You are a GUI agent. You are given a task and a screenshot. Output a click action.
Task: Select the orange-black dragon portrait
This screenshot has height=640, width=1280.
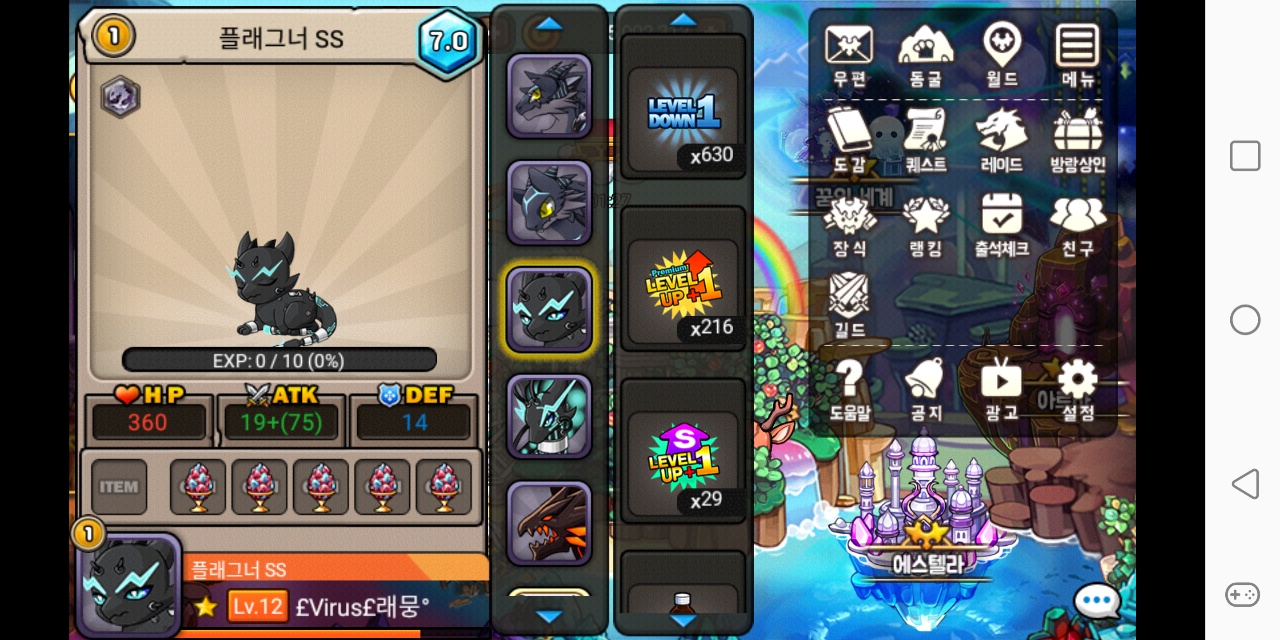(549, 523)
